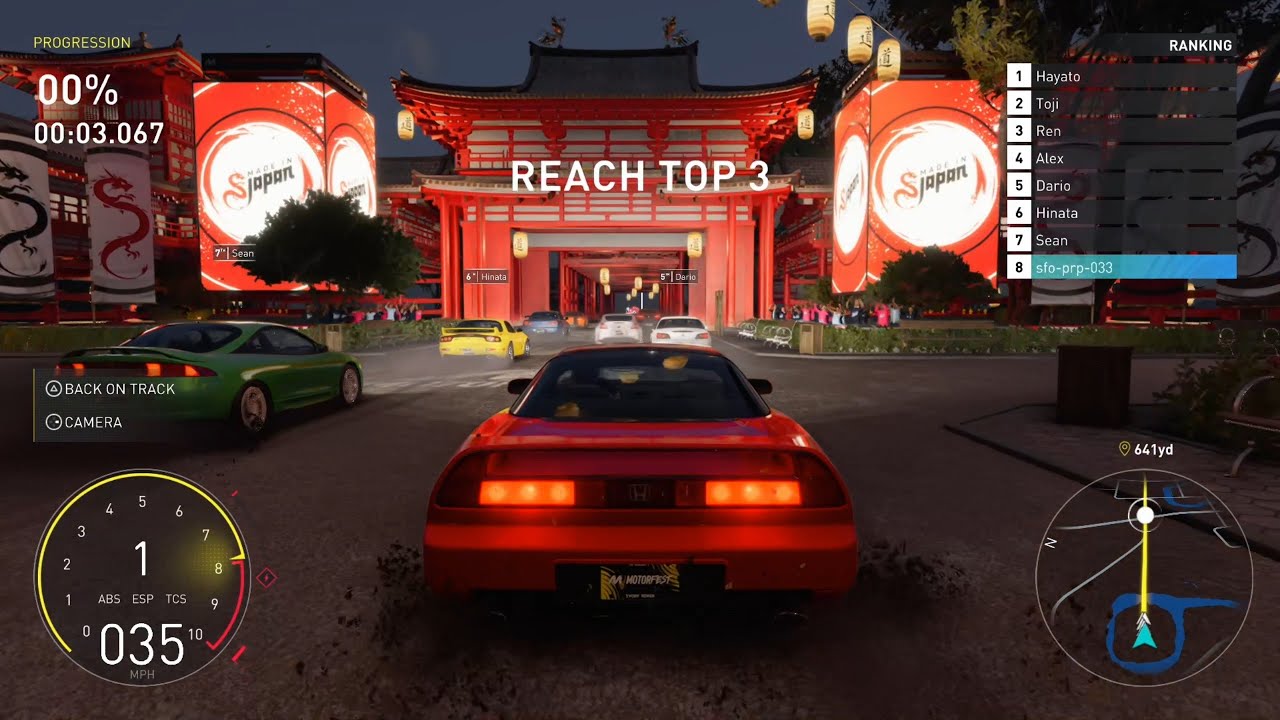Select Alex in the ranking list
Viewport: 1280px width, 720px height.
click(1121, 158)
